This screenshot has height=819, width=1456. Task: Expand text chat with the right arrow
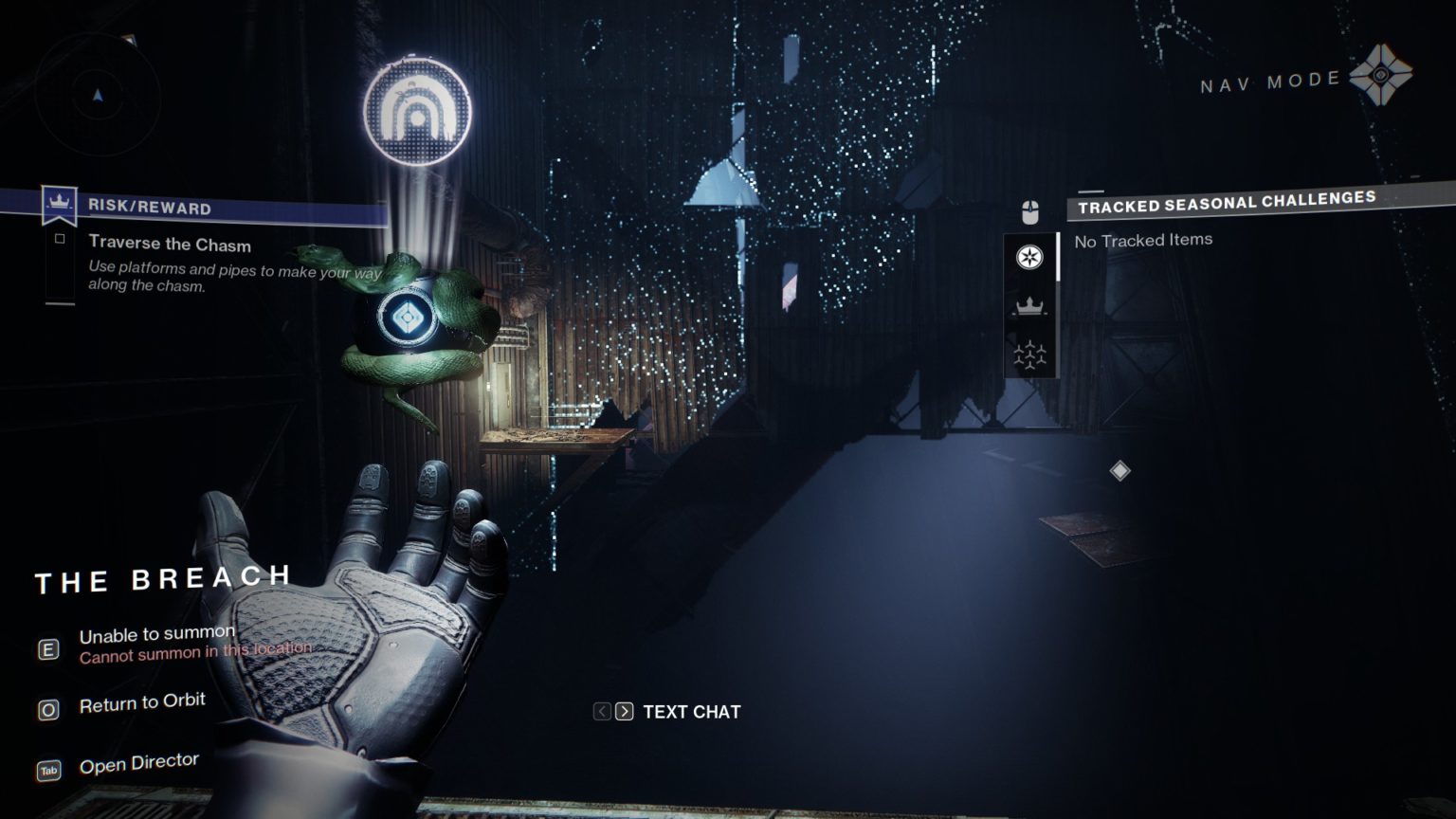click(625, 711)
